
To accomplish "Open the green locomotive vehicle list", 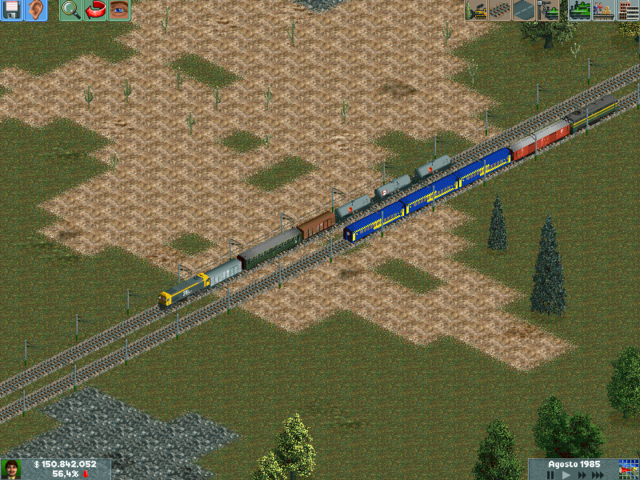I will [578, 11].
